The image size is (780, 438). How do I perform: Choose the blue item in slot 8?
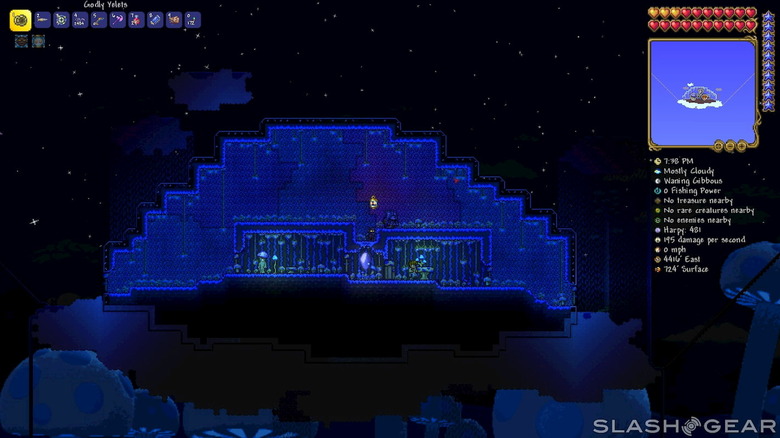156,20
